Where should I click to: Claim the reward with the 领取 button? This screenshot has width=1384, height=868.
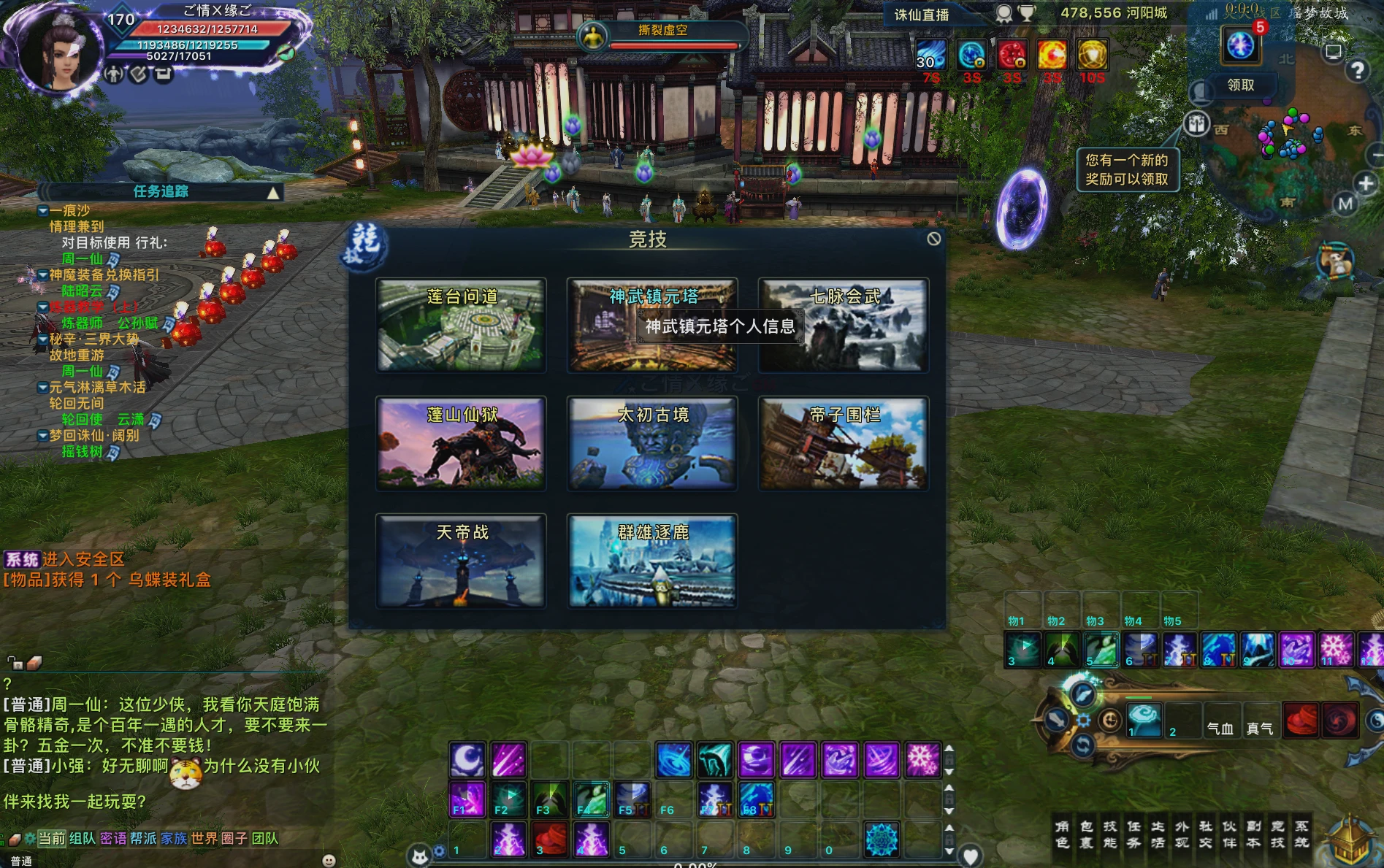click(x=1240, y=85)
